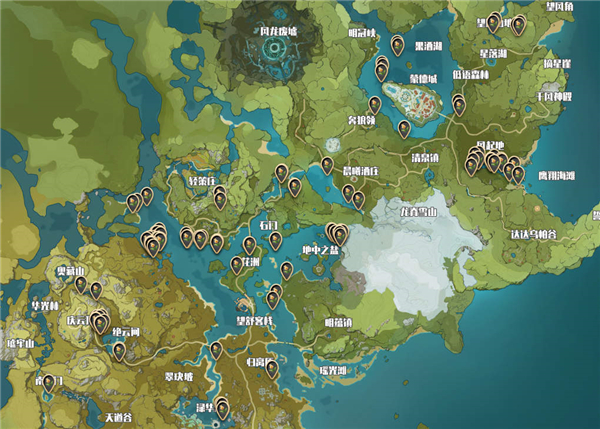This screenshot has width=600, height=429.
Task: Select the map marker beside 黑浩湖
Action: click(x=397, y=45)
